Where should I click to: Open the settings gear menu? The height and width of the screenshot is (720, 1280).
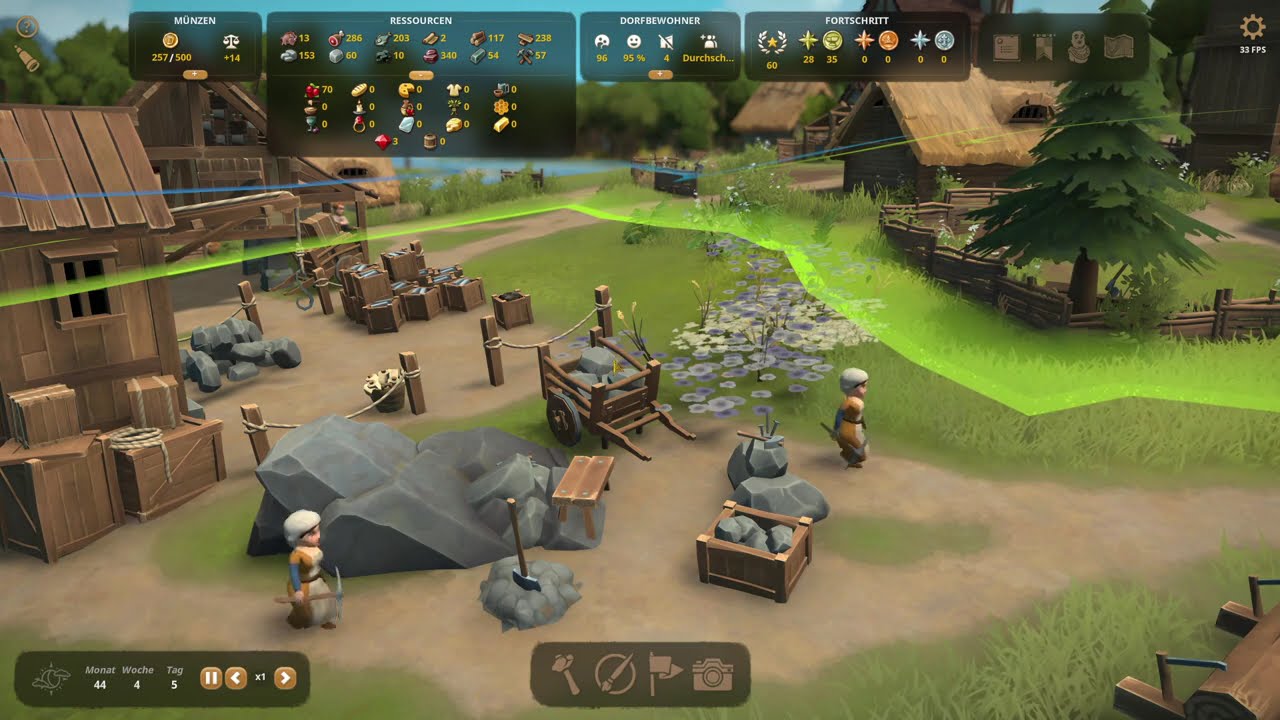[1252, 27]
